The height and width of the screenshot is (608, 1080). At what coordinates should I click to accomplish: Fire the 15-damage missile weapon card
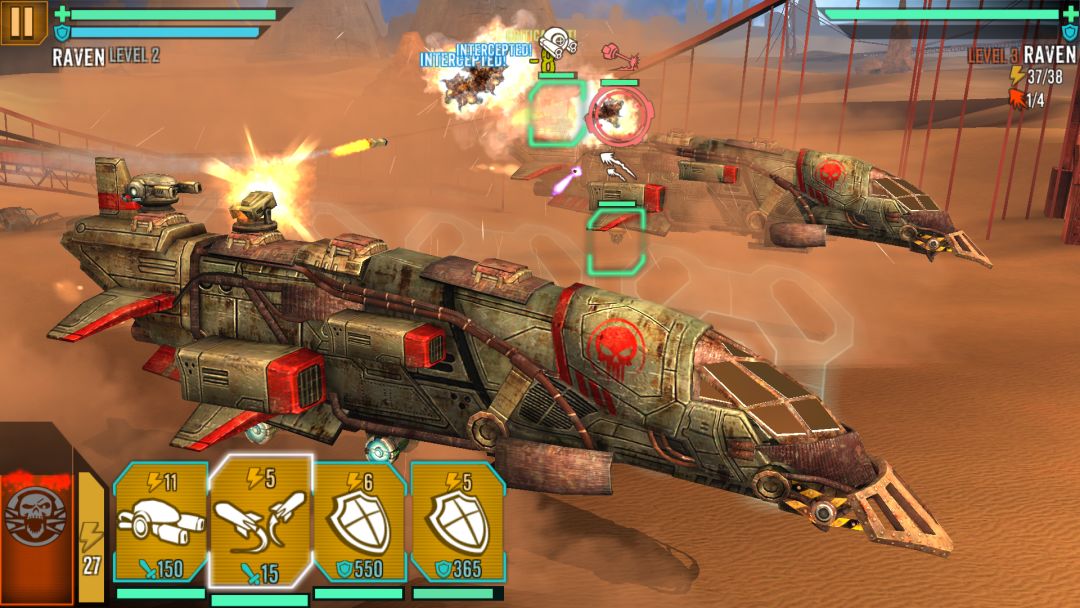261,522
